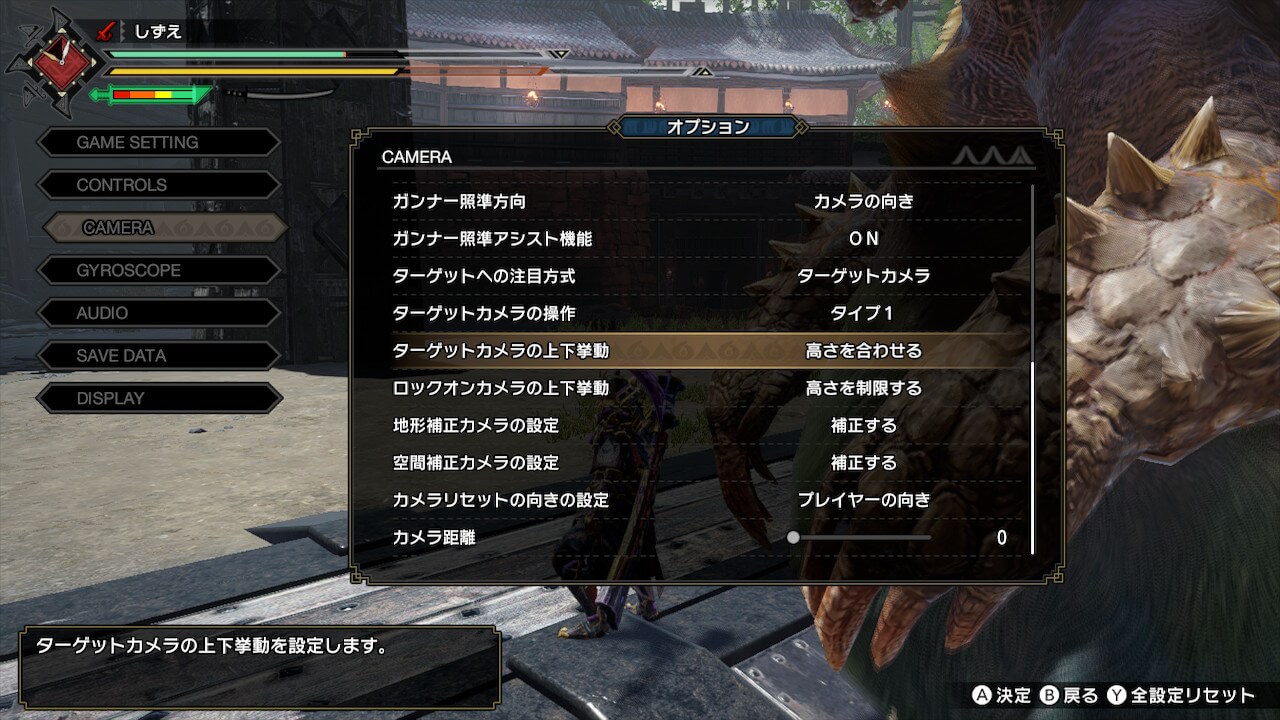Image resolution: width=1280 pixels, height=720 pixels.
Task: Select the CAMERA category tab
Action: tap(164, 228)
